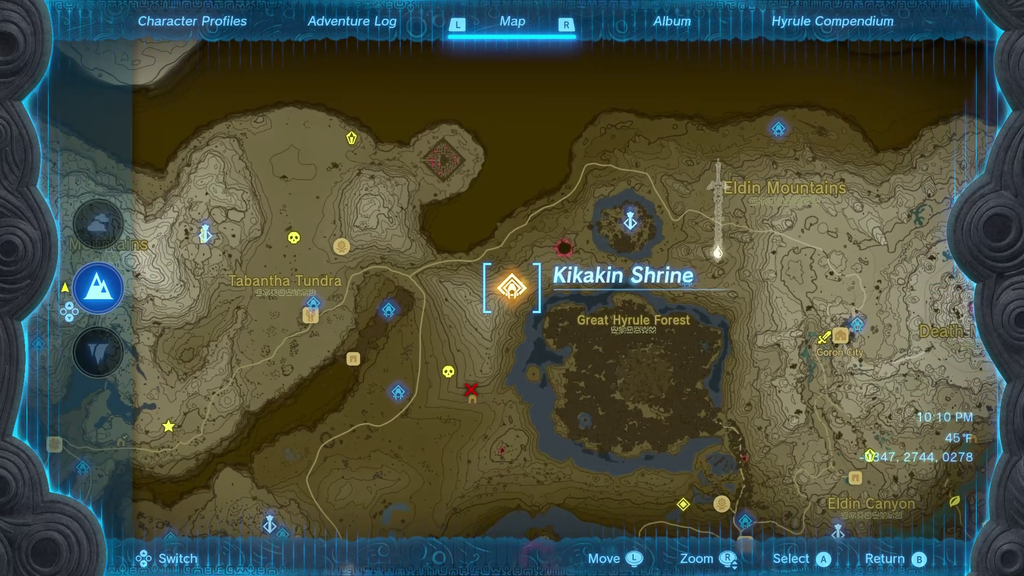Image resolution: width=1024 pixels, height=576 pixels.
Task: Click the yellow star stamp on the map
Action: (168, 426)
